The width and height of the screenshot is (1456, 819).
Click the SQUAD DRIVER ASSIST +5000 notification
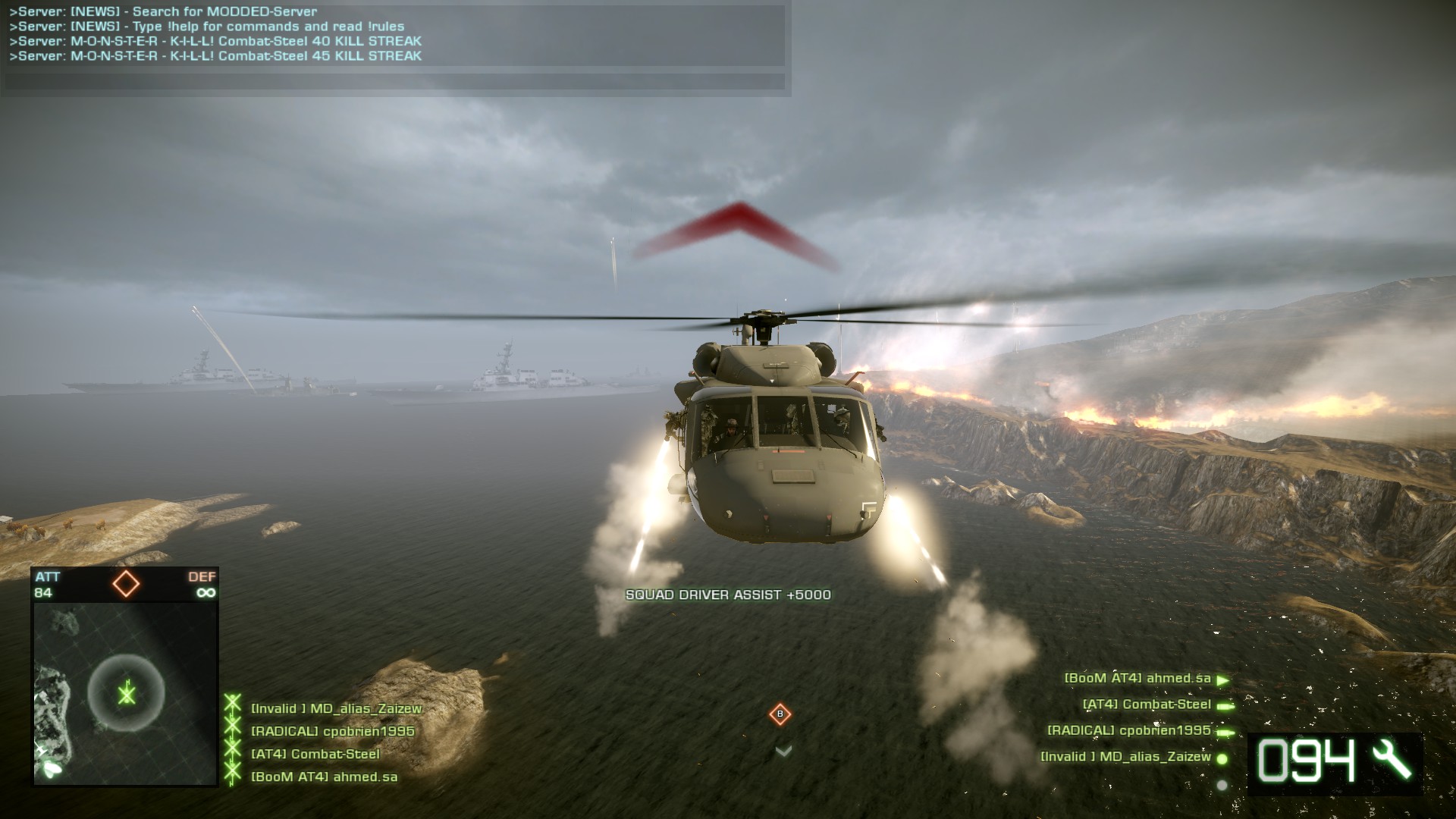click(x=730, y=595)
